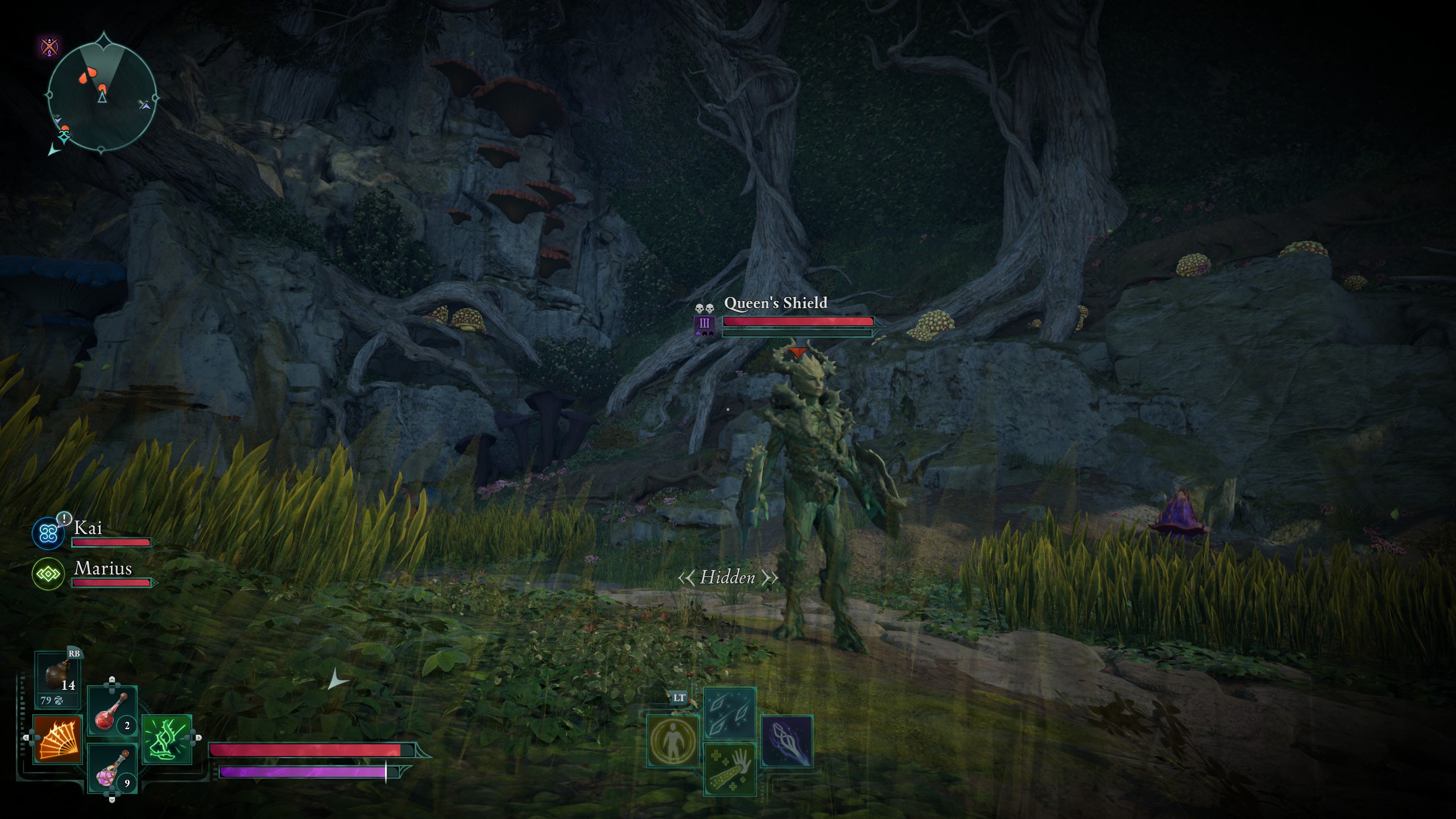Open the circular minimap
This screenshot has height=819, width=1456.
[101, 94]
